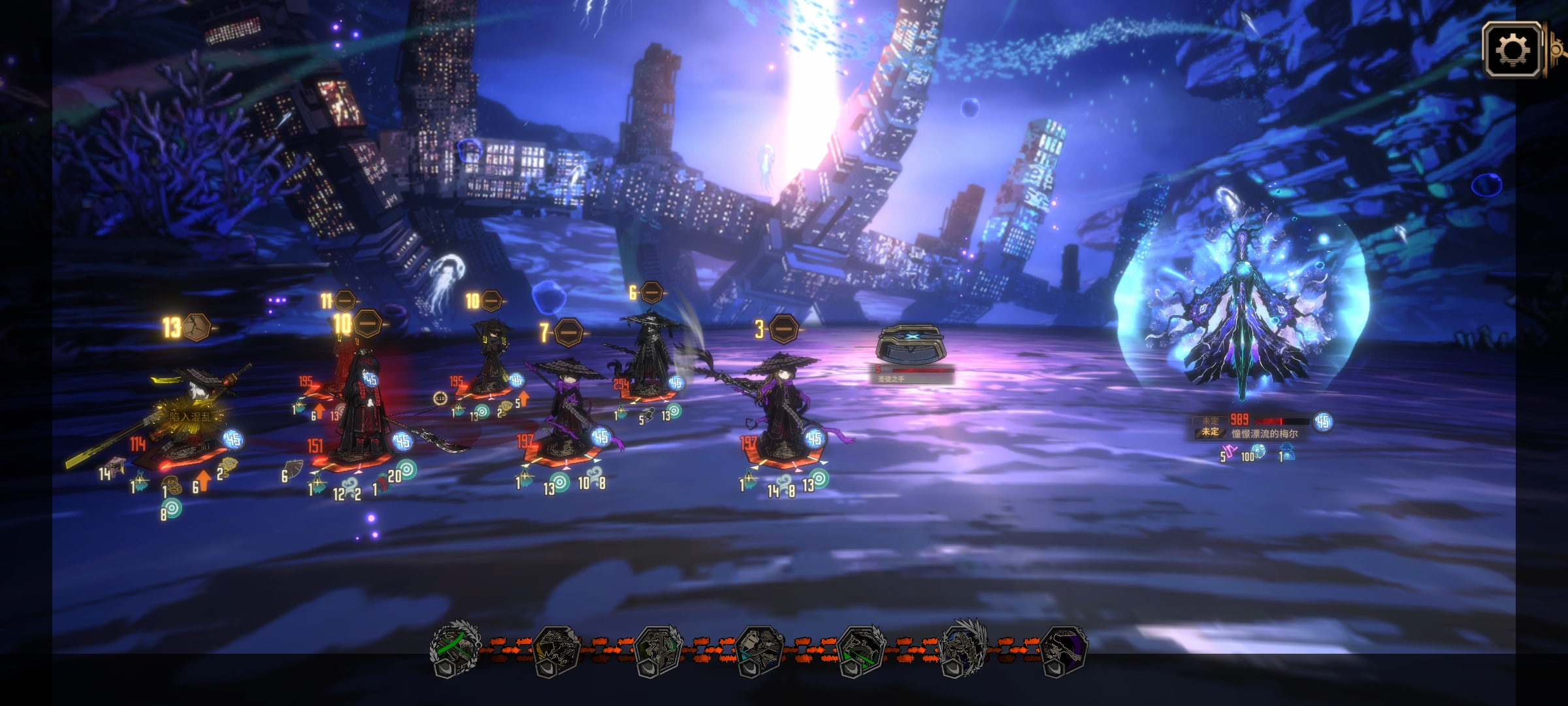Inspect the enemy nameplate 憧憬漂流的梅尔

click(1264, 433)
